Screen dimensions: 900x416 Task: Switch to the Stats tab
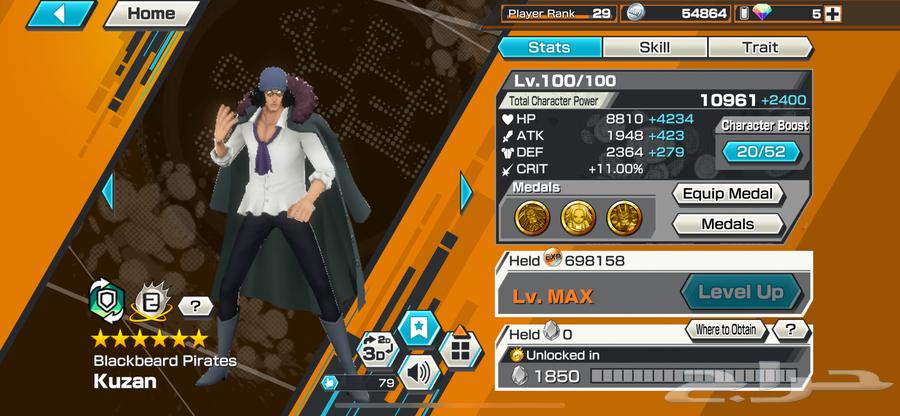pos(549,47)
